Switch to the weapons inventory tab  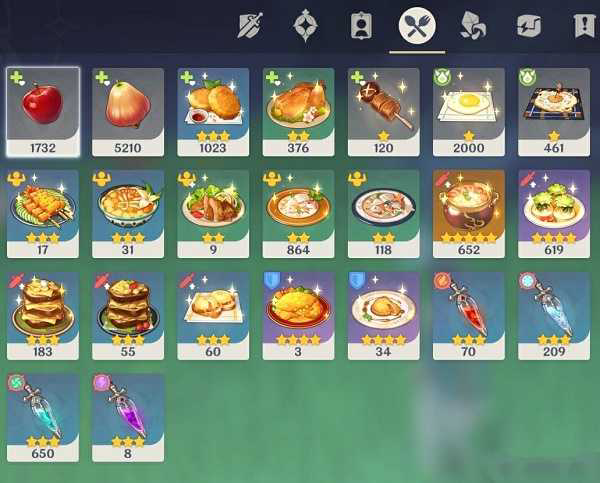point(250,25)
